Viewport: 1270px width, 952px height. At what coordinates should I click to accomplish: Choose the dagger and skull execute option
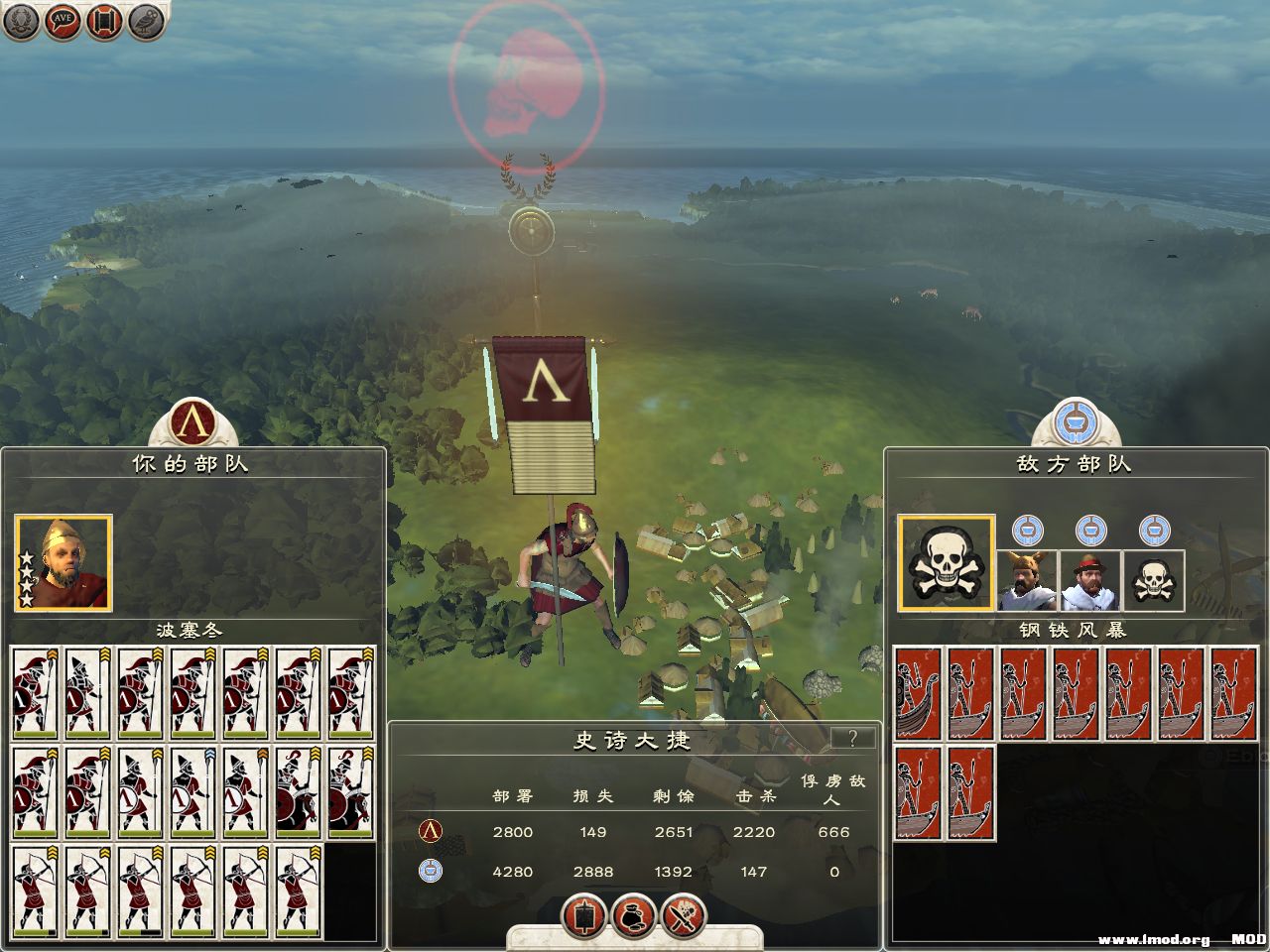[684, 915]
